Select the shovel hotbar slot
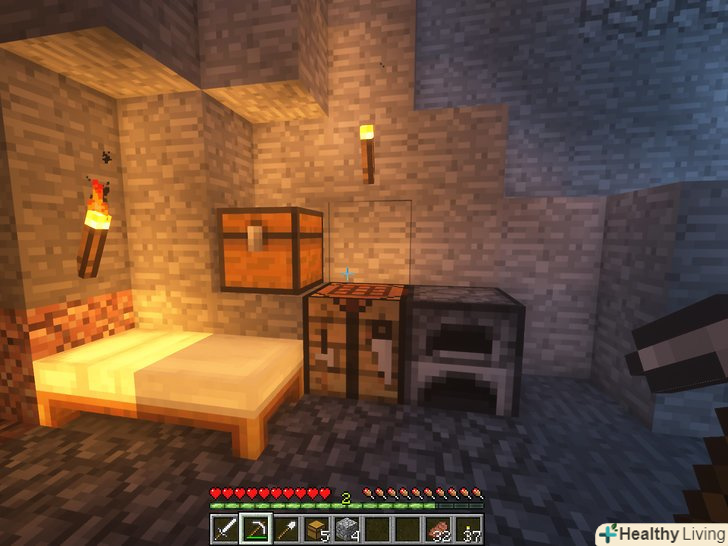728x546 pixels. tap(286, 529)
